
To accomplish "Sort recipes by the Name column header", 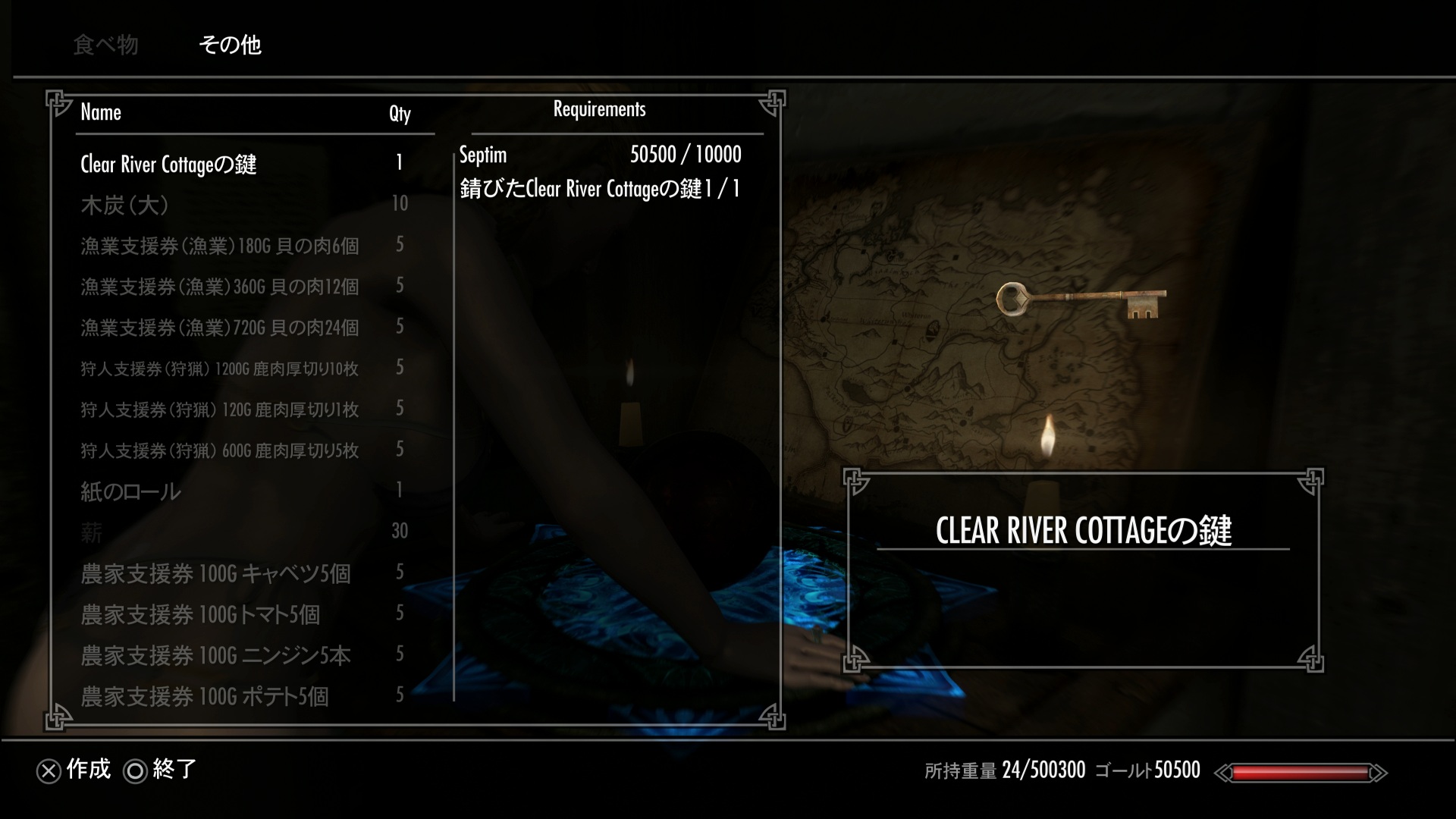I will point(101,112).
